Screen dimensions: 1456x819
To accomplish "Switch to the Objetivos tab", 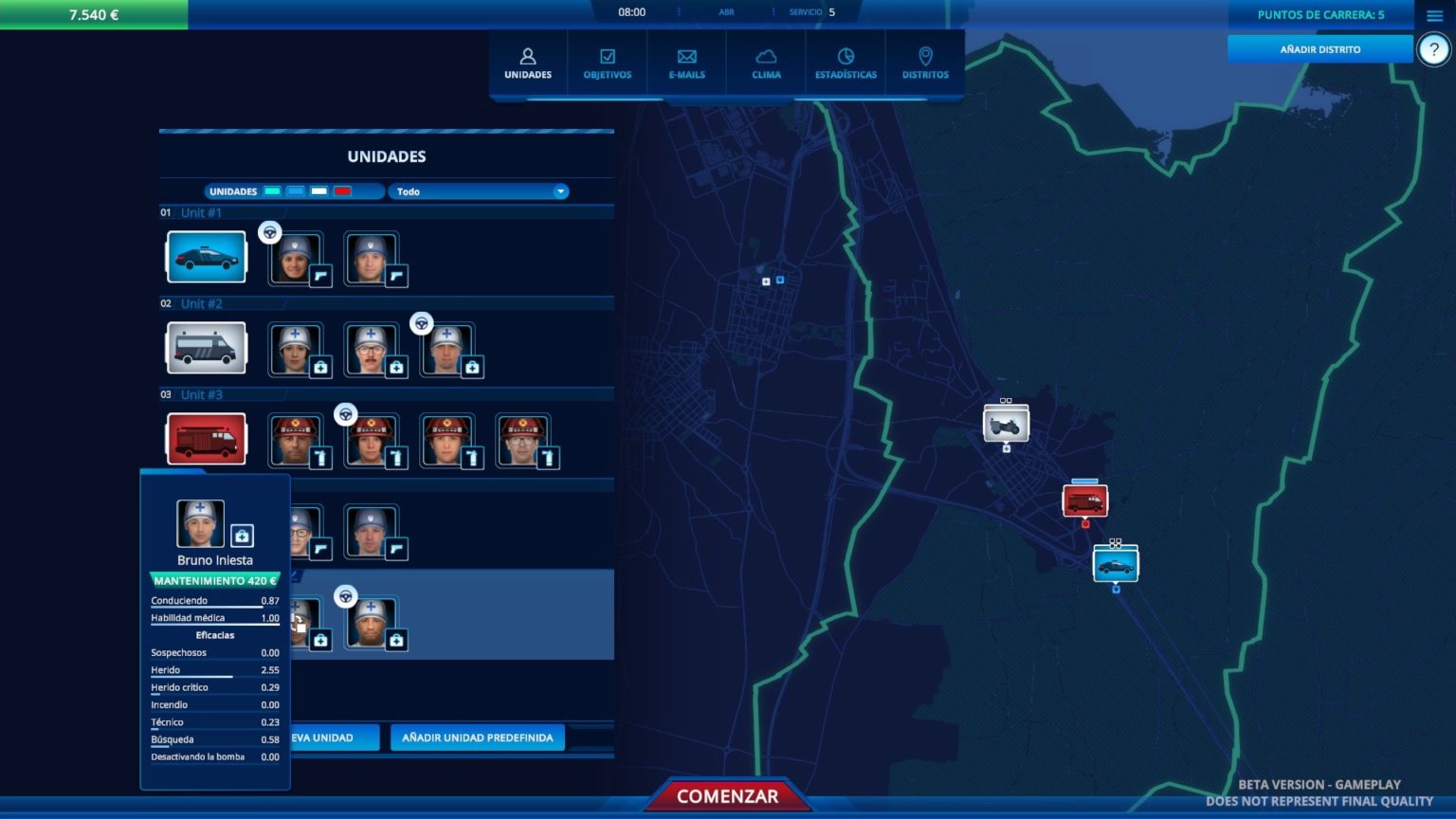I will pos(608,64).
